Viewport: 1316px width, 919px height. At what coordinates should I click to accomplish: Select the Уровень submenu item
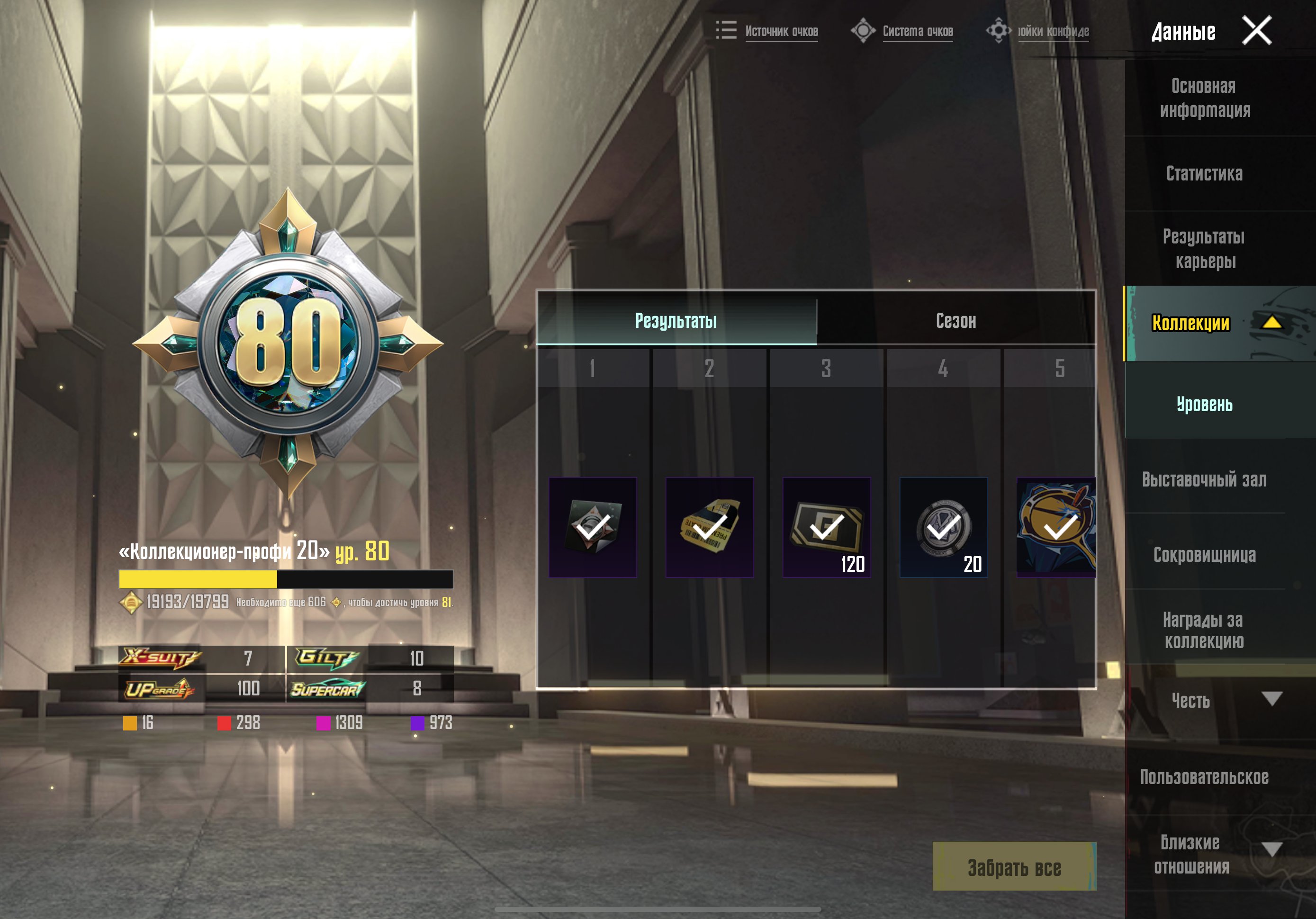coord(1204,404)
